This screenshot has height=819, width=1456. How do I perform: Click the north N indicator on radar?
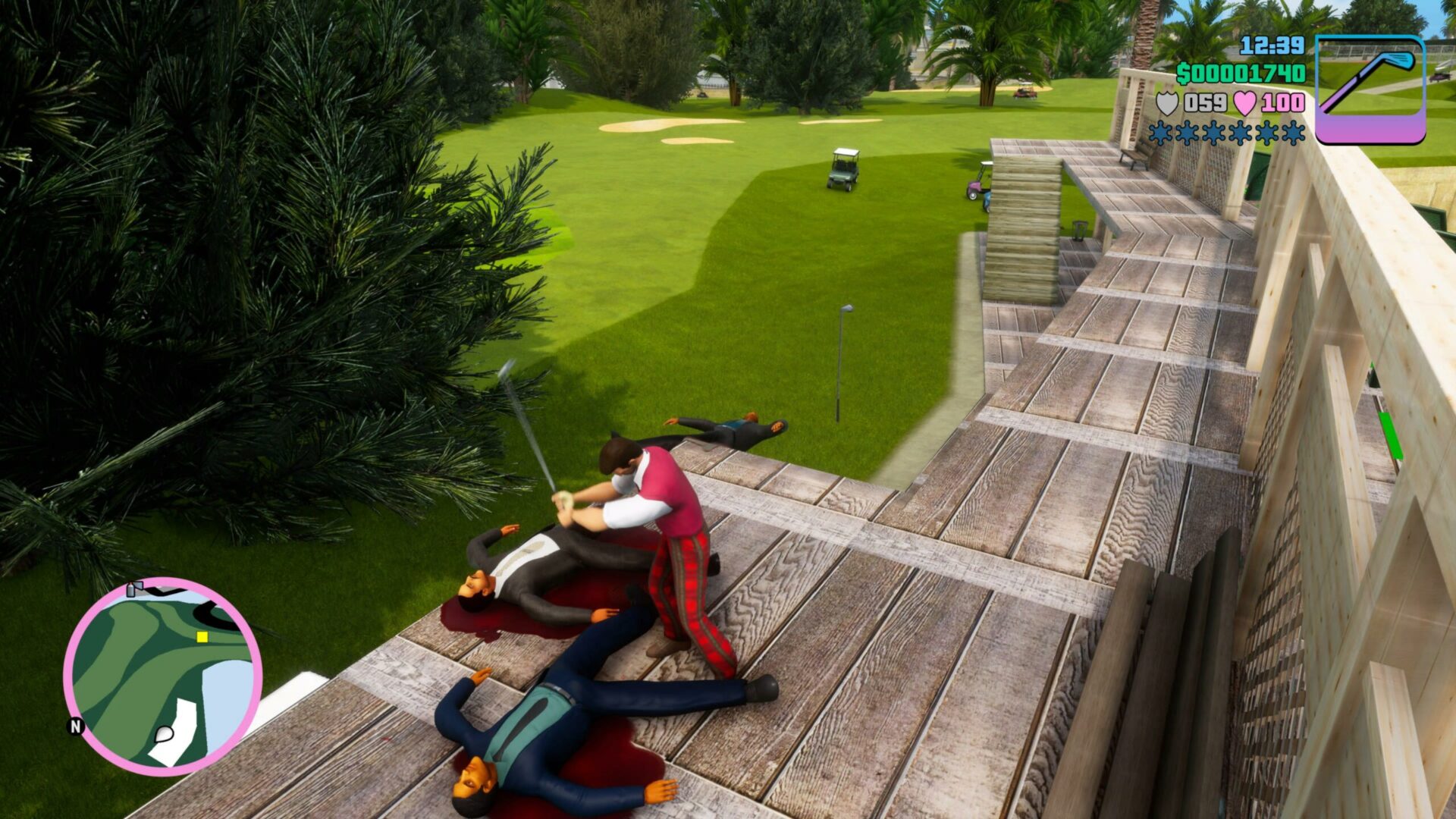[76, 726]
